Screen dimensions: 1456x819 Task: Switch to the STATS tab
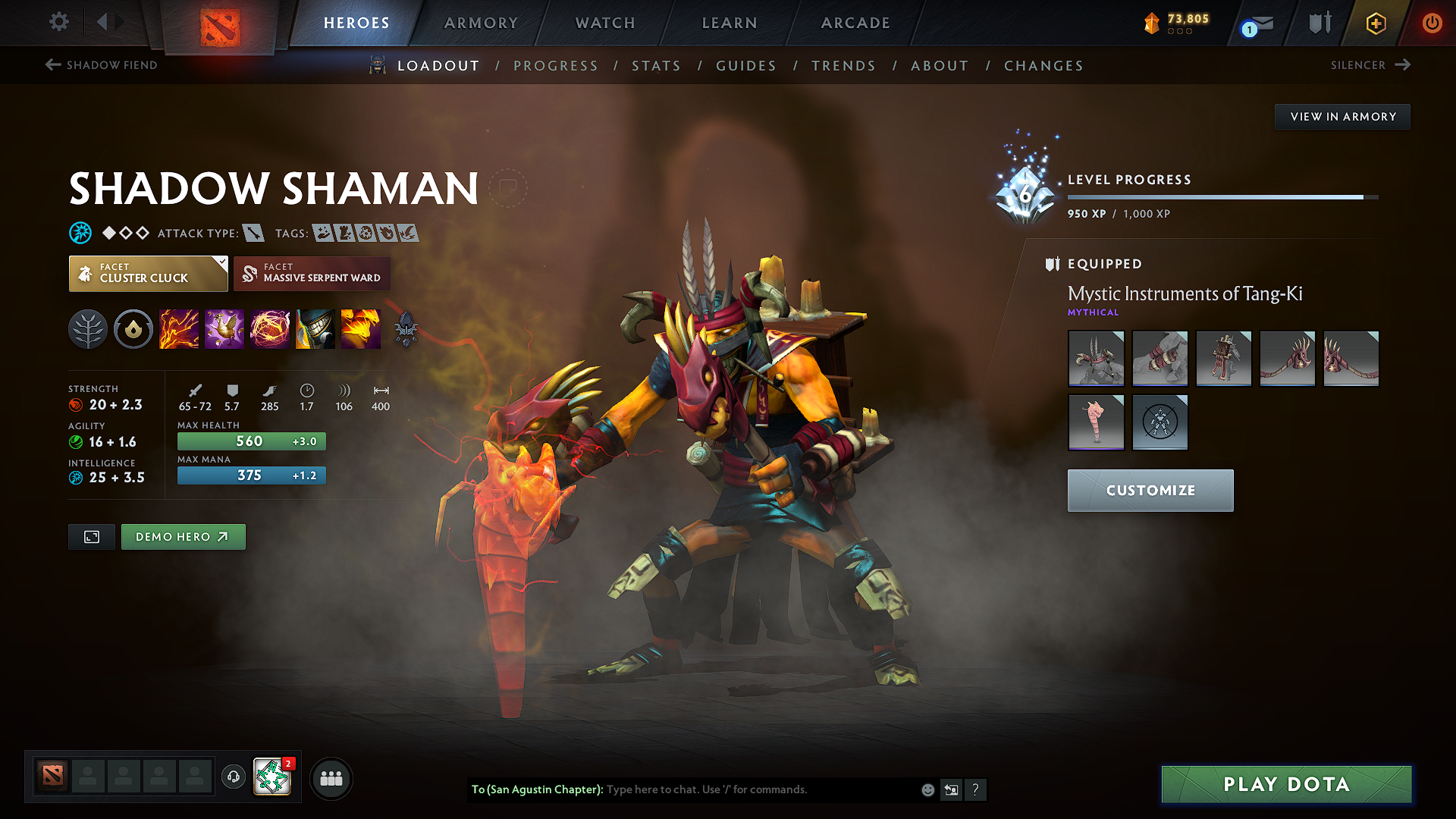point(656,66)
